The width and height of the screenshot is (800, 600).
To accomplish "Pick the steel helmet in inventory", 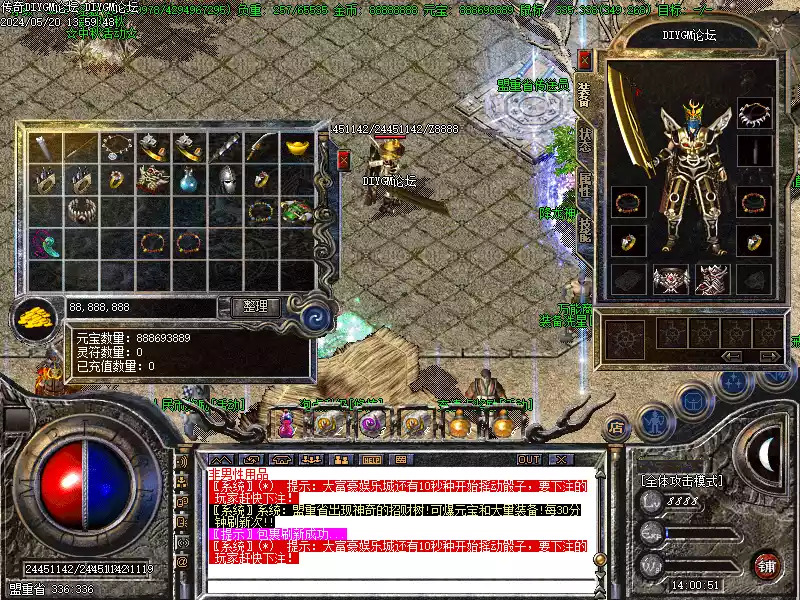I will [224, 180].
